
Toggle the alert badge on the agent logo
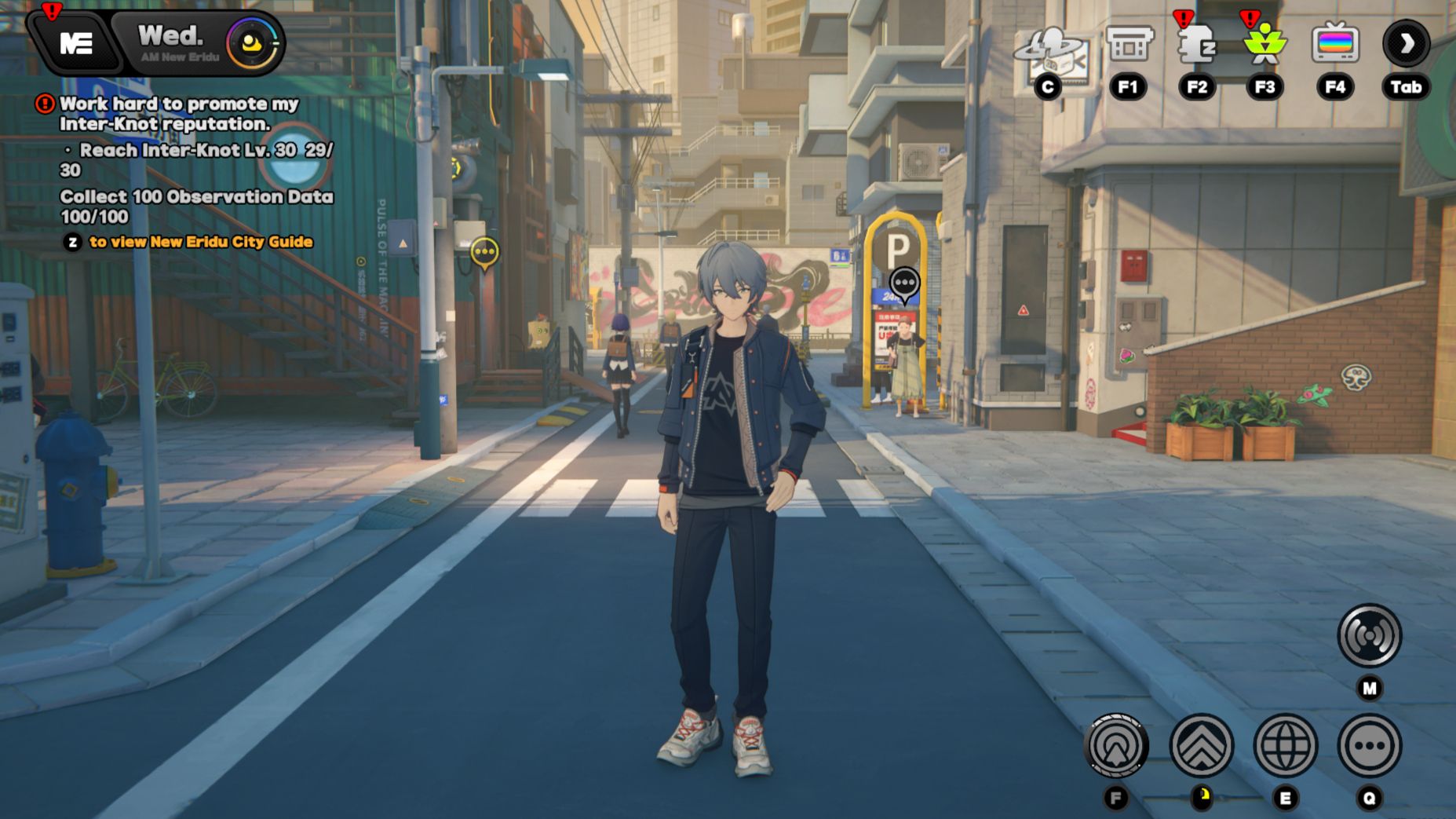tap(50, 11)
